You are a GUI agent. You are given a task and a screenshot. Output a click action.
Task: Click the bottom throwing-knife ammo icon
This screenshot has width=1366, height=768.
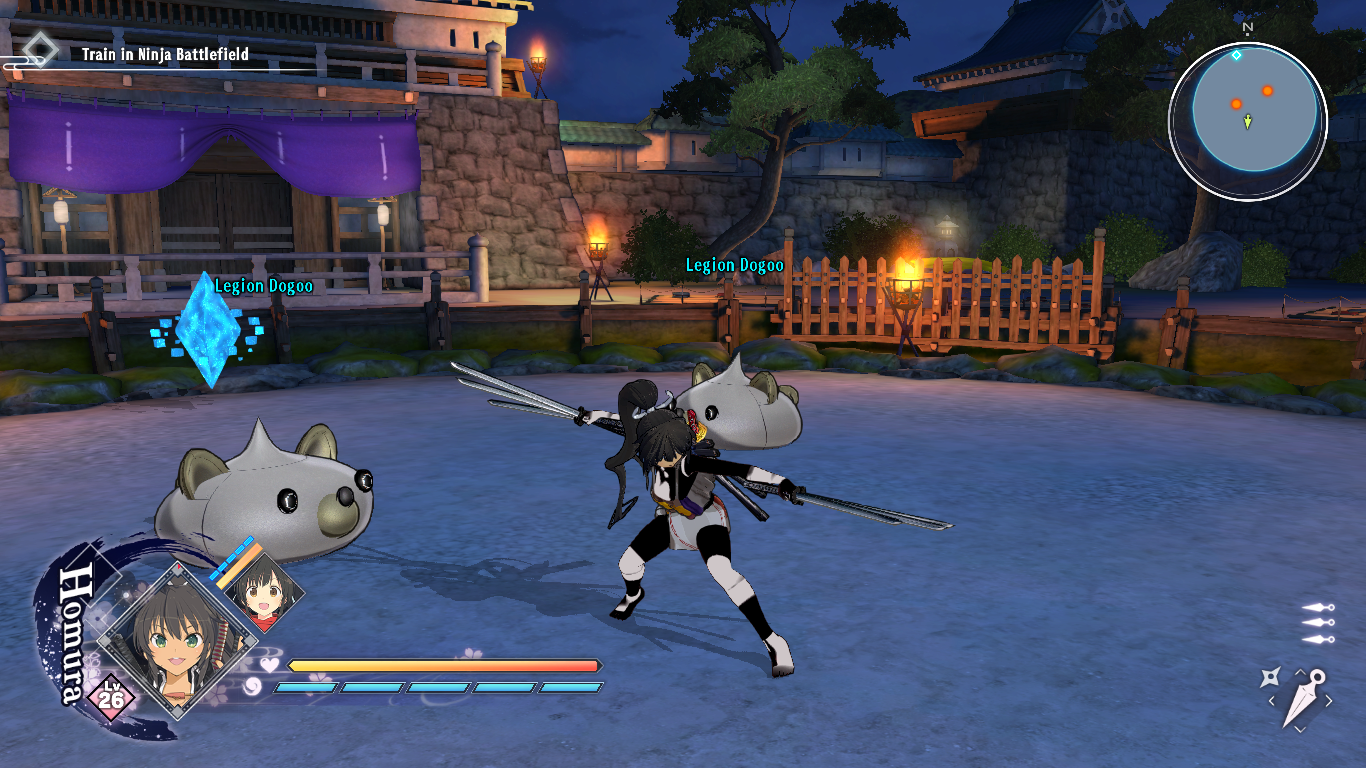pos(1318,639)
